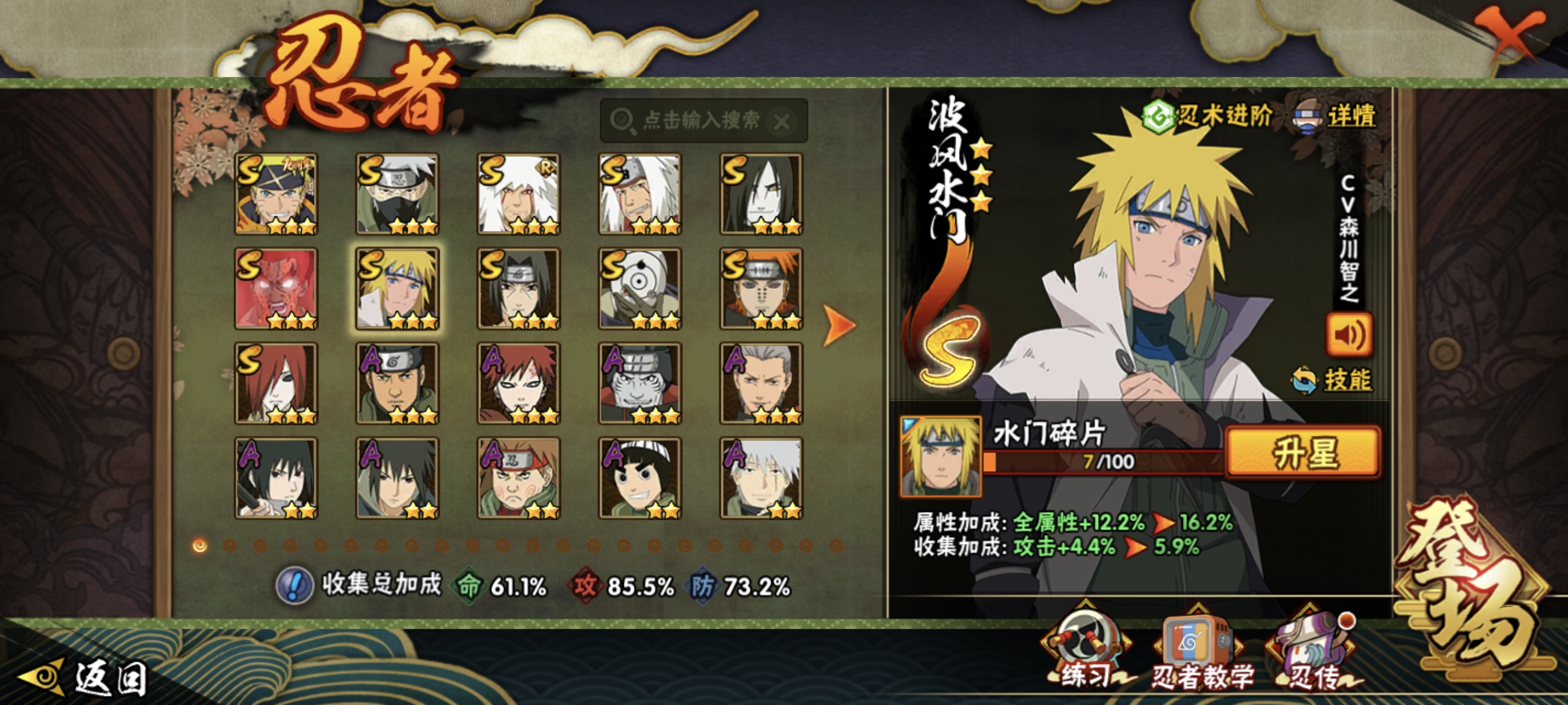This screenshot has width=1568, height=705.
Task: Go to the next page of ninjas
Action: tap(839, 325)
